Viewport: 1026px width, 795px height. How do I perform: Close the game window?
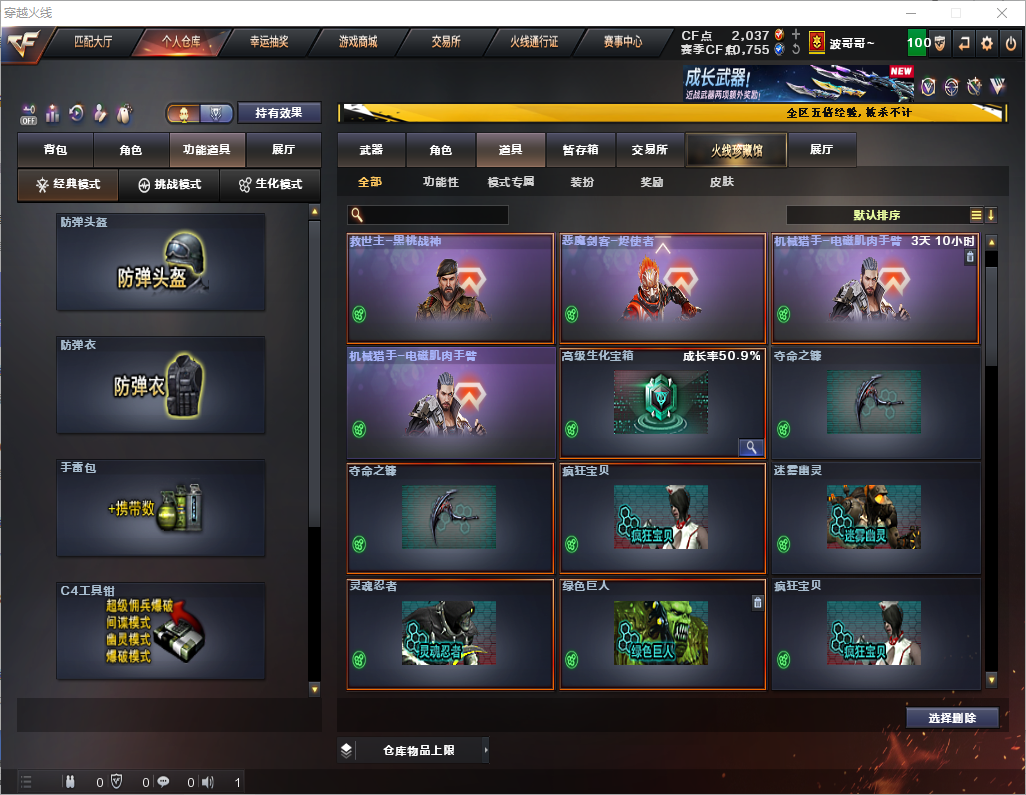(1002, 13)
